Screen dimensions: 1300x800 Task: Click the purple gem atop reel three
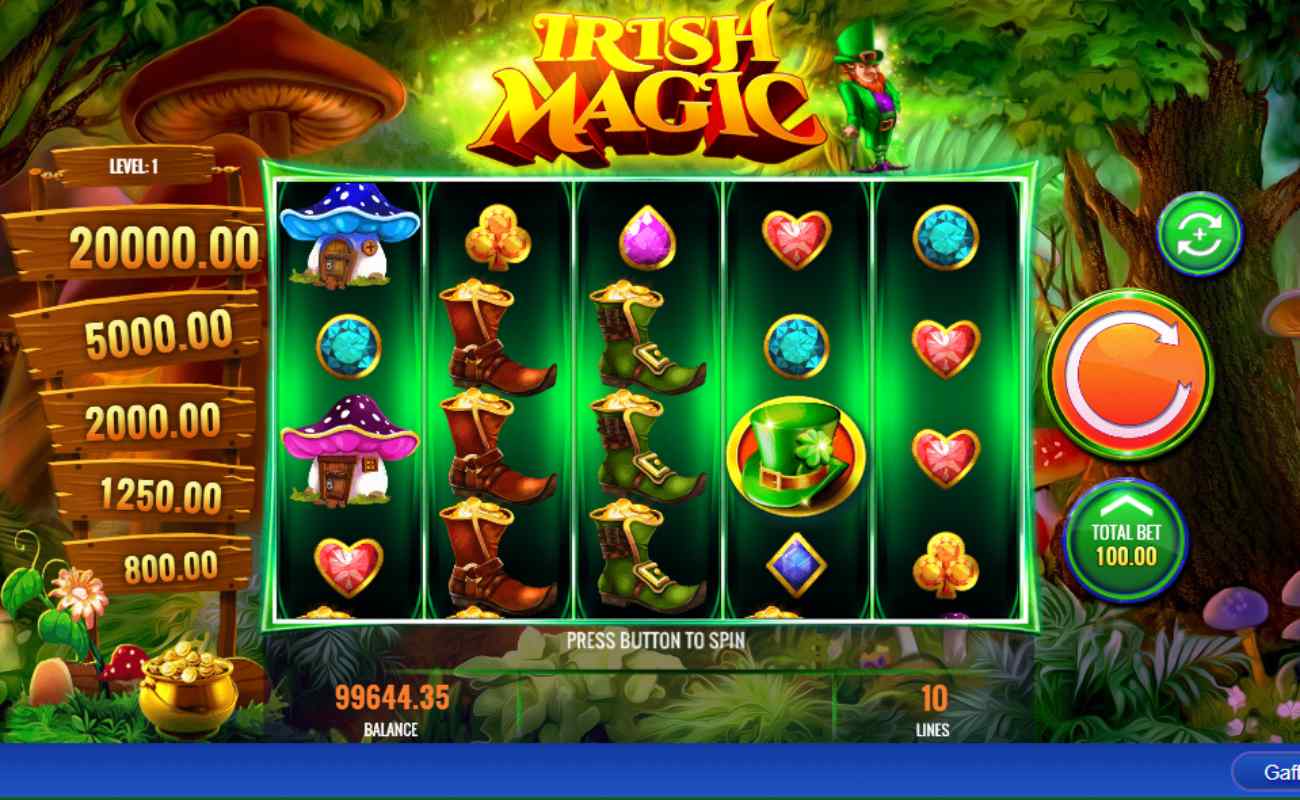point(645,237)
